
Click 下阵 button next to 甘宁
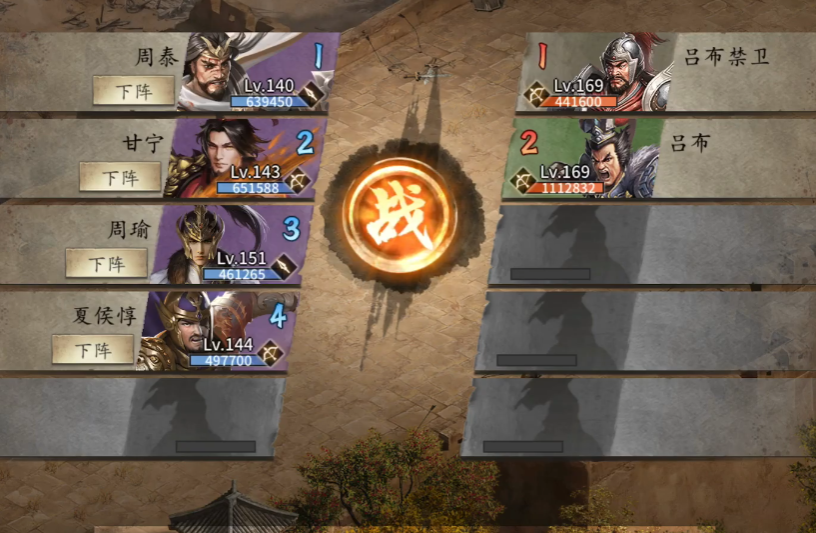pyautogui.click(x=120, y=177)
